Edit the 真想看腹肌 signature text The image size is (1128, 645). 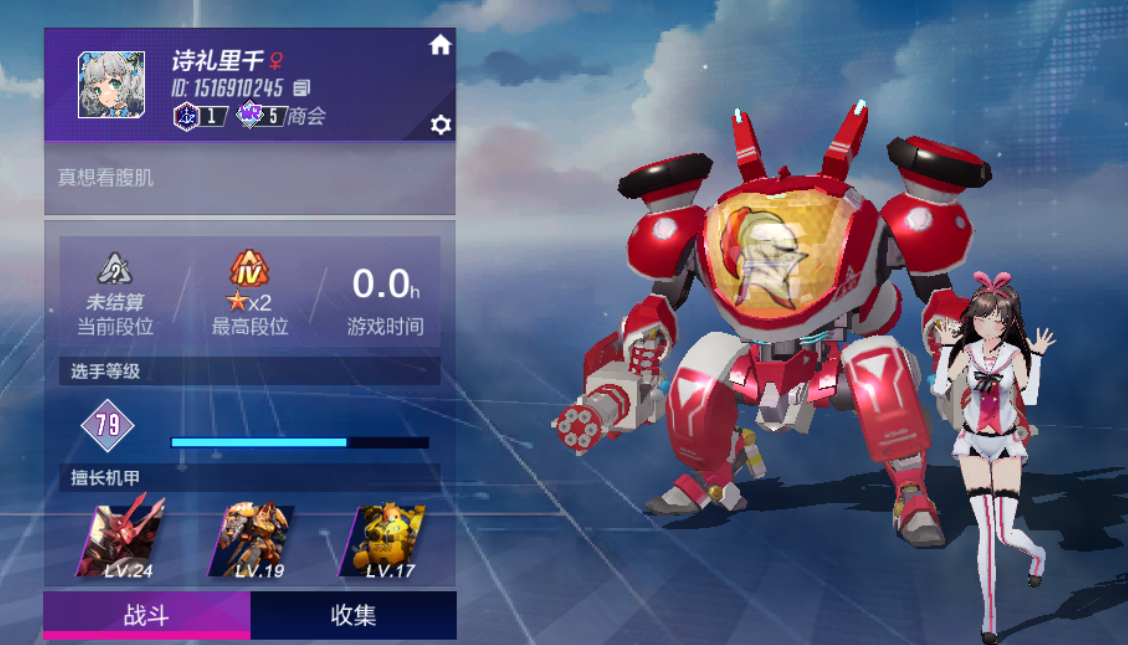[106, 178]
